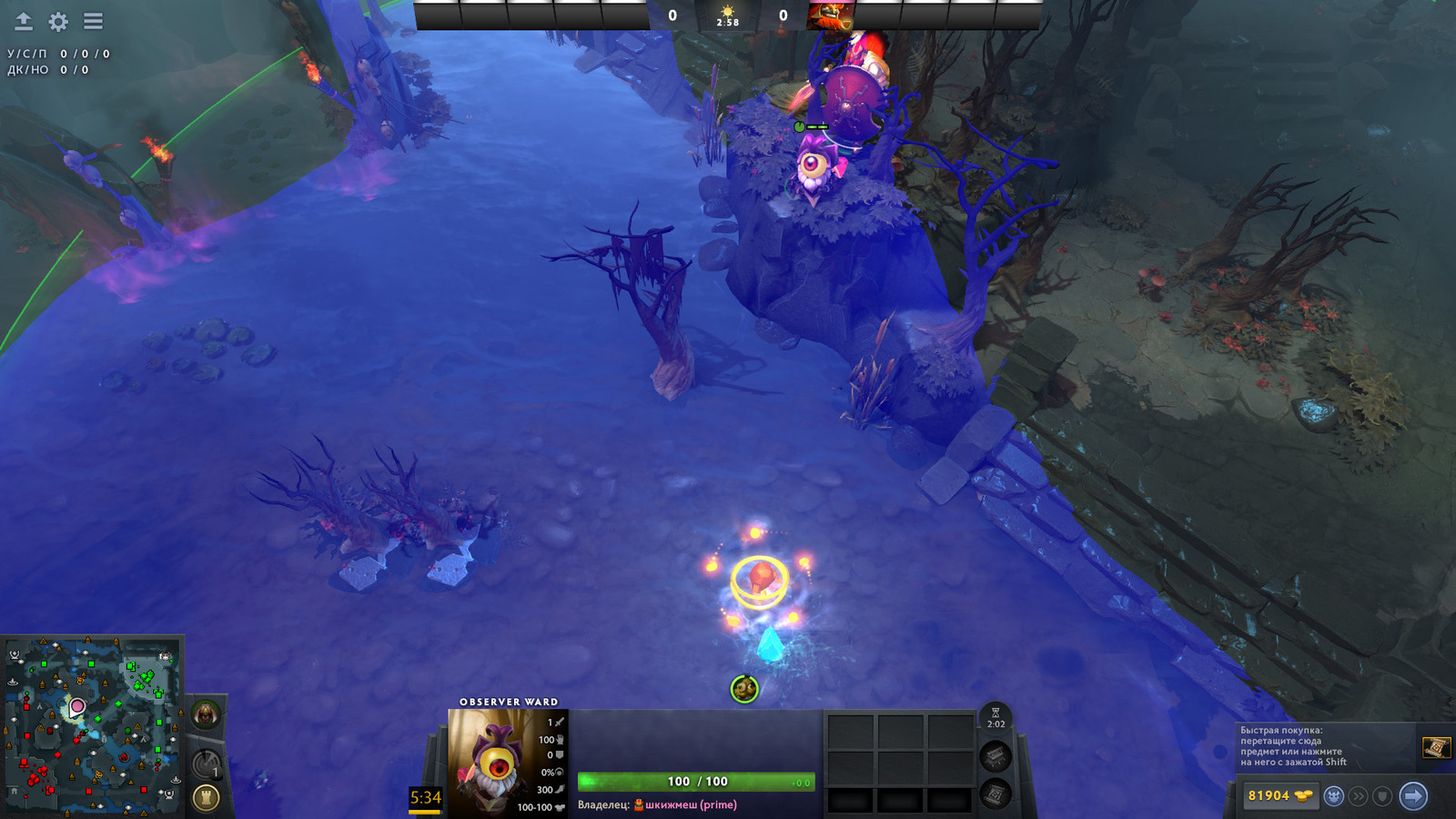
Task: Activate the Glyph of Fortification tower button
Action: point(207,798)
